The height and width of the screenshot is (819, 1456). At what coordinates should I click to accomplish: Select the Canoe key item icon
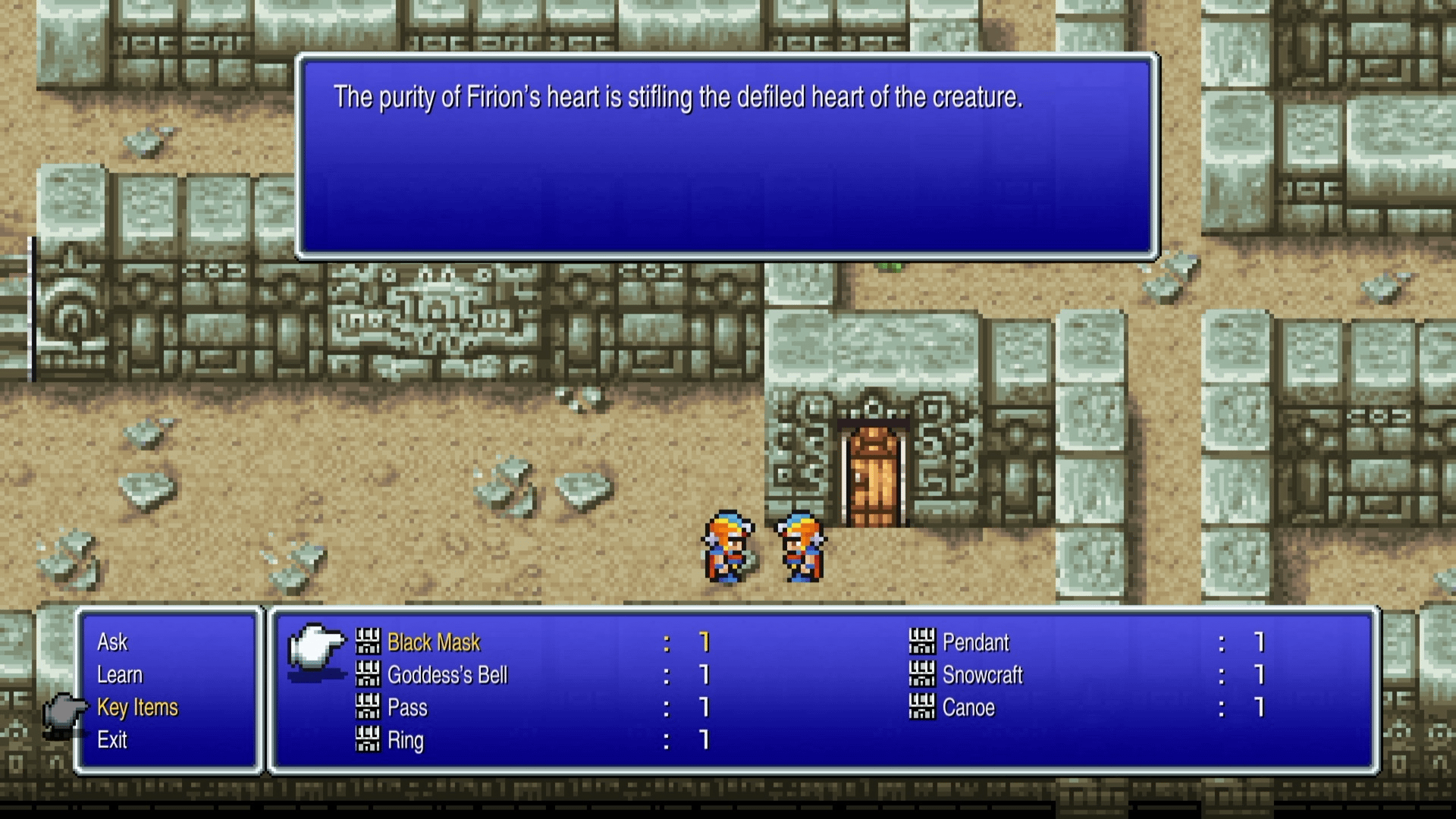point(924,708)
